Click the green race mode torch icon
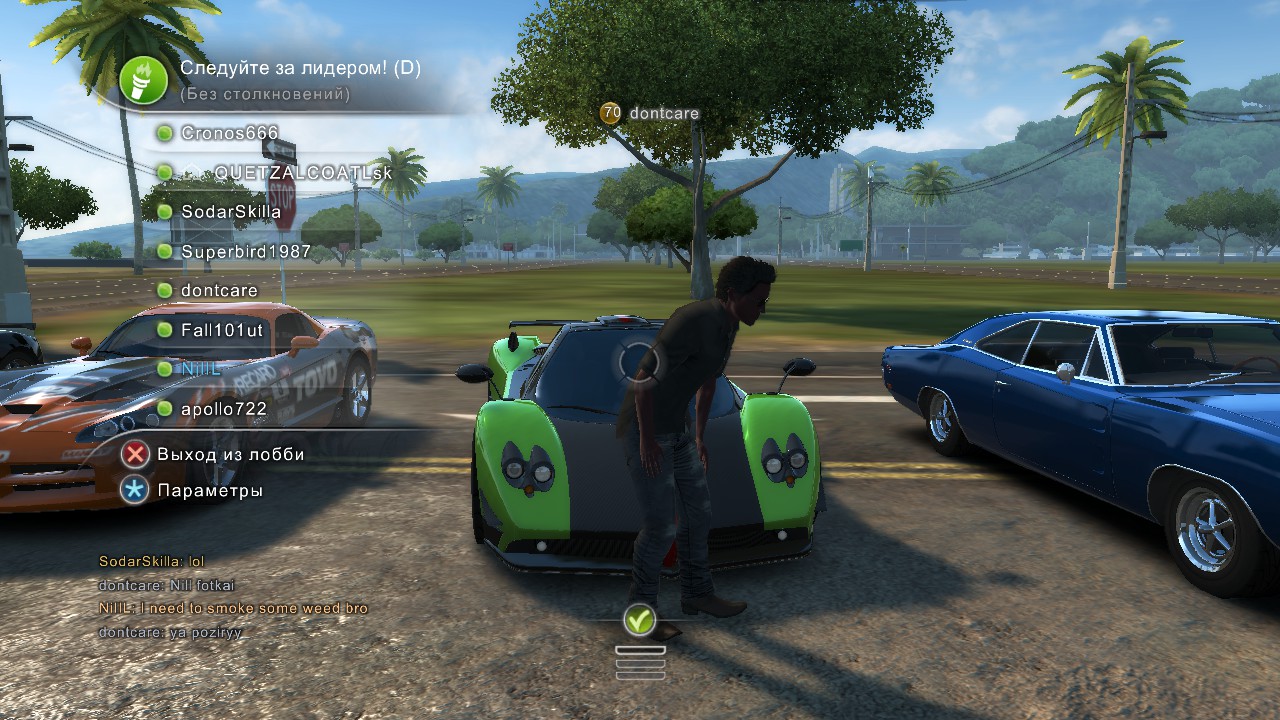The width and height of the screenshot is (1280, 720). tap(144, 80)
